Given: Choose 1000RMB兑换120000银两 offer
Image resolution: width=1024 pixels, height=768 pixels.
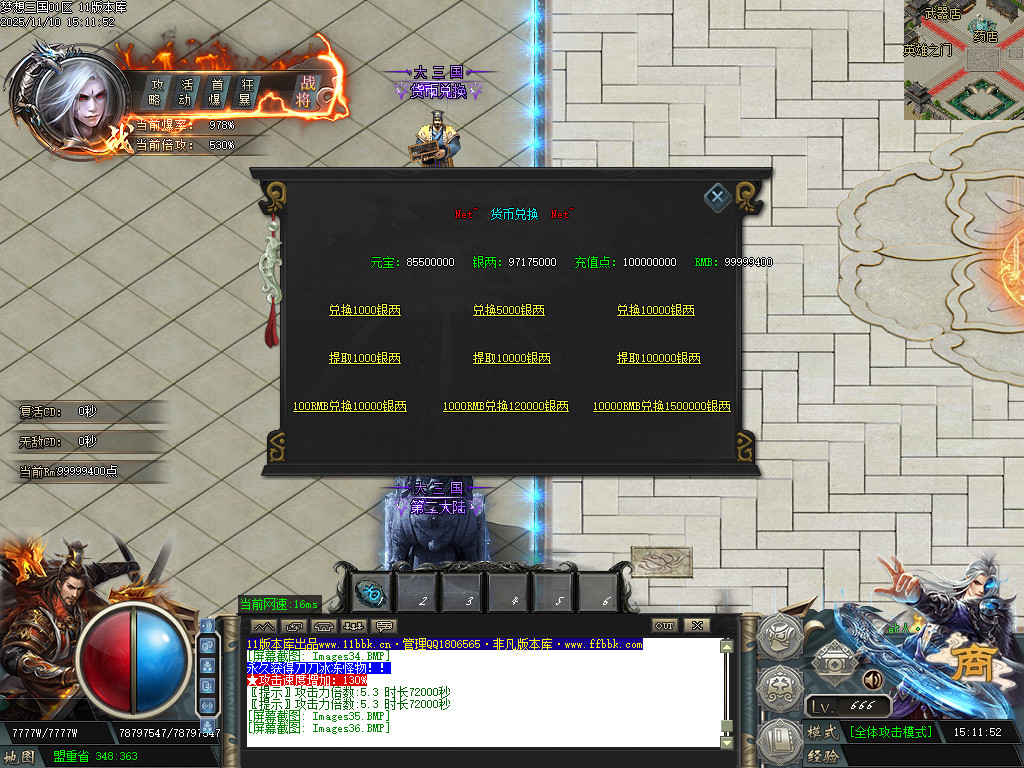Looking at the screenshot, I should (x=506, y=407).
